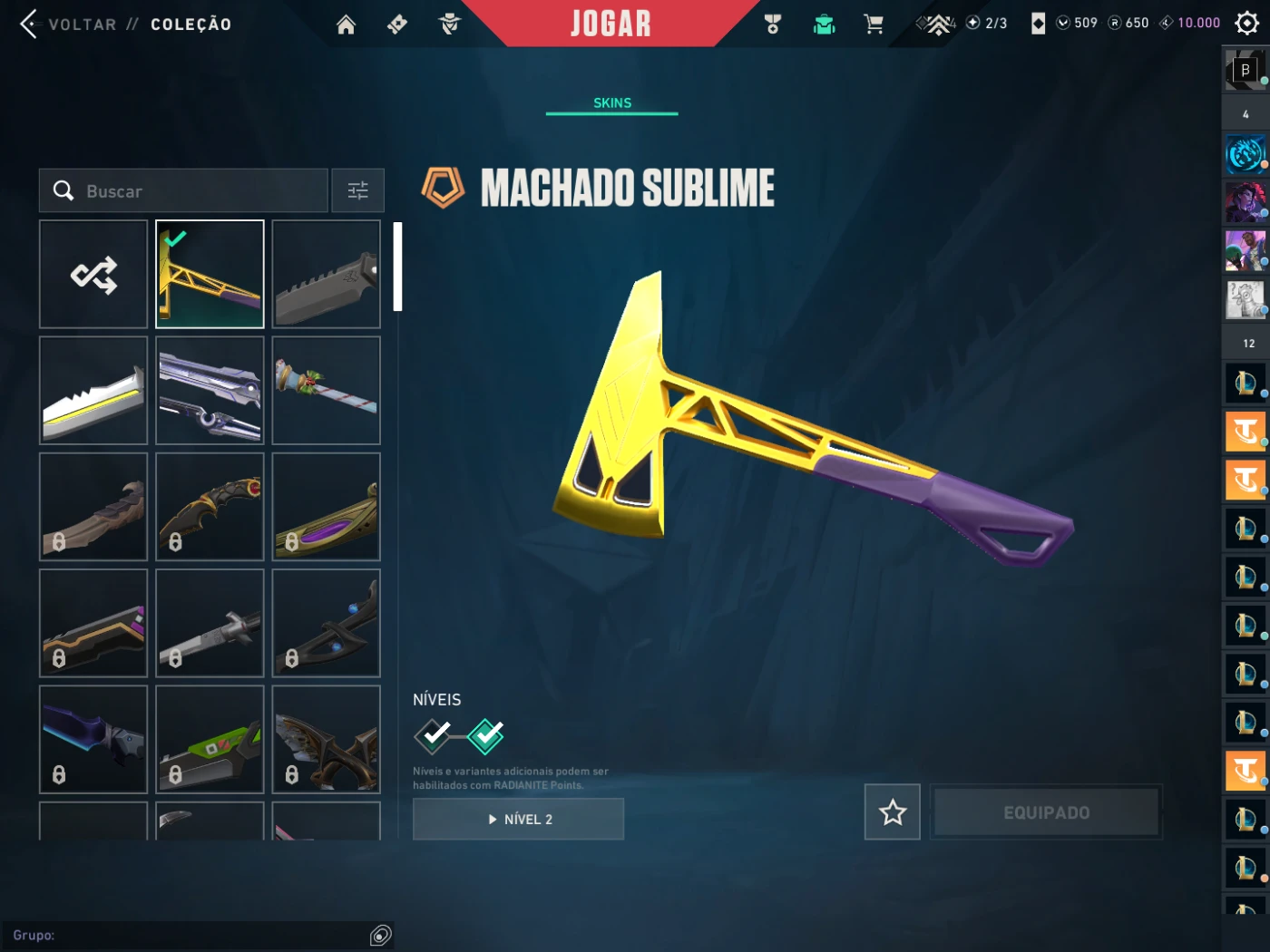This screenshot has width=1270, height=952.
Task: Open the skin filter options button
Action: [x=357, y=190]
